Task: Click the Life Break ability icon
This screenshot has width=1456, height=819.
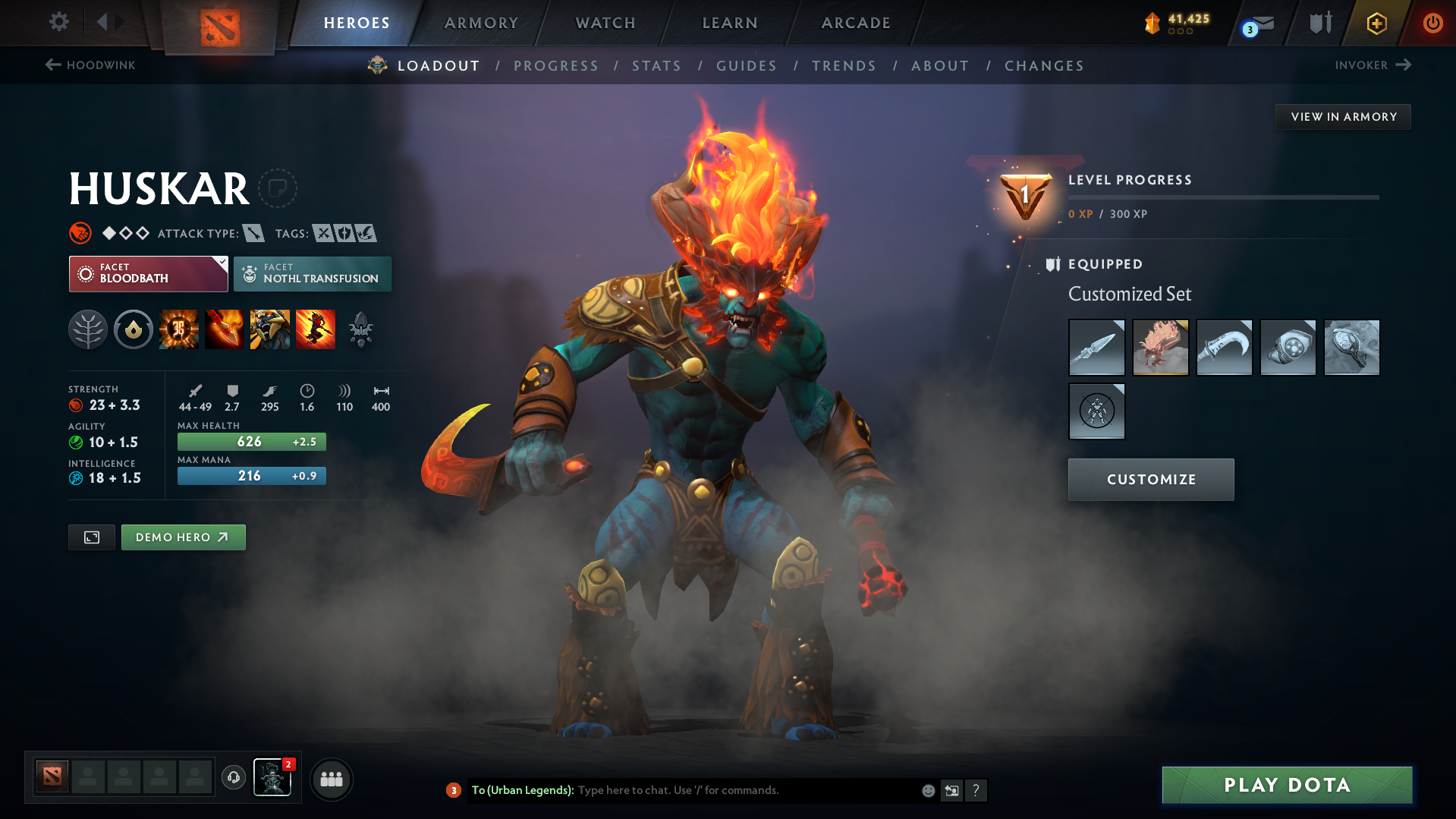Action: click(316, 329)
